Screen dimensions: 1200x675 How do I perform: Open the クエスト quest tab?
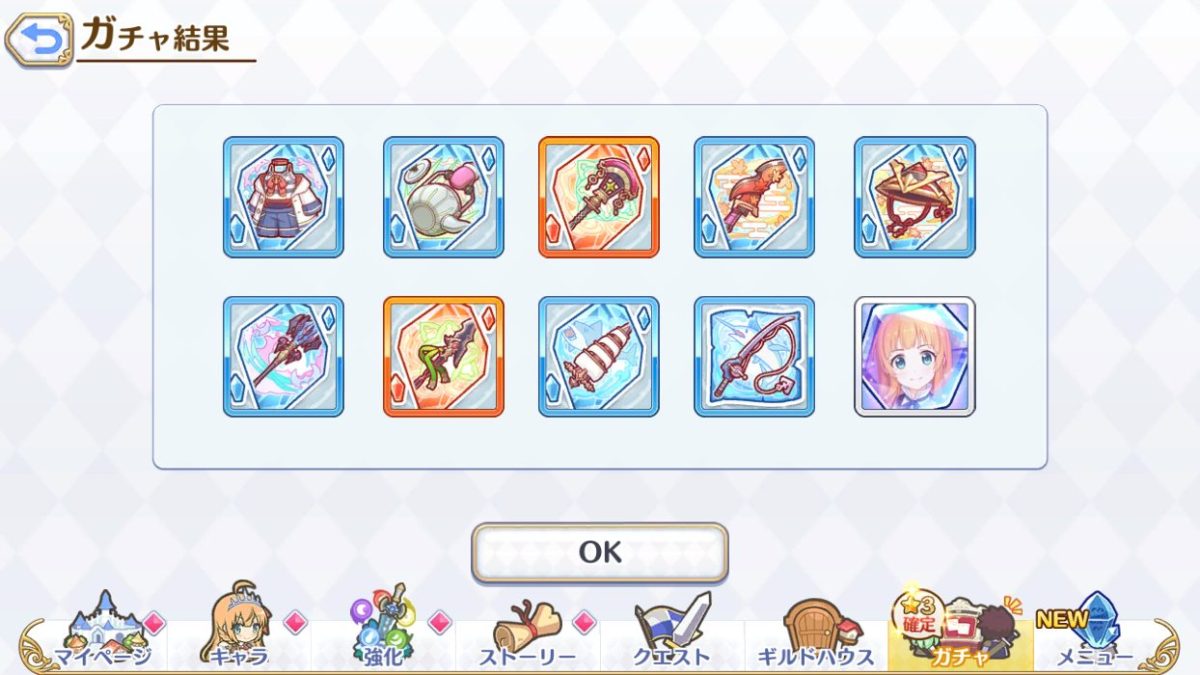point(672,632)
